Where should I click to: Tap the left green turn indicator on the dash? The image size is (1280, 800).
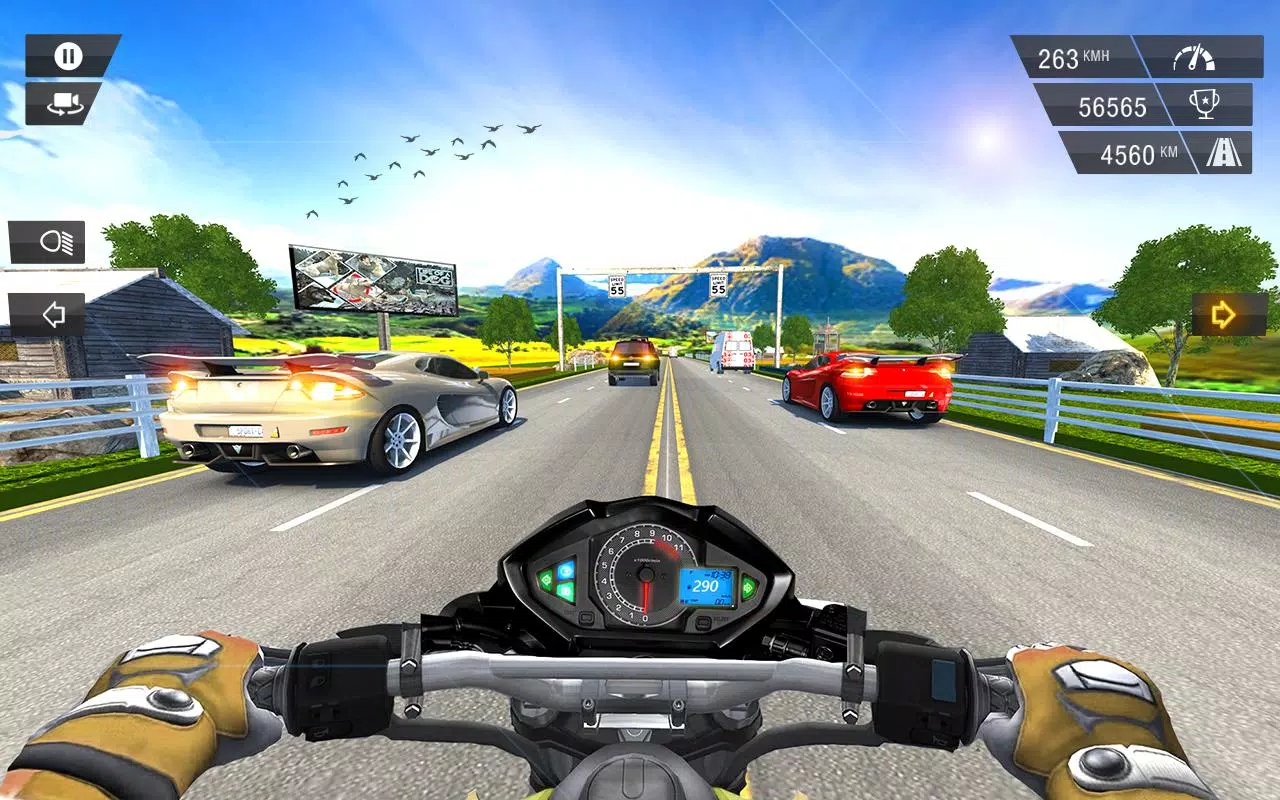546,581
